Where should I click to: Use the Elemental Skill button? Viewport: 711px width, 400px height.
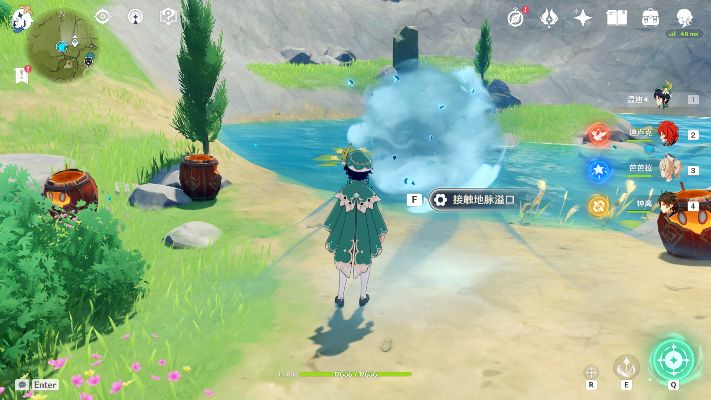[x=626, y=366]
